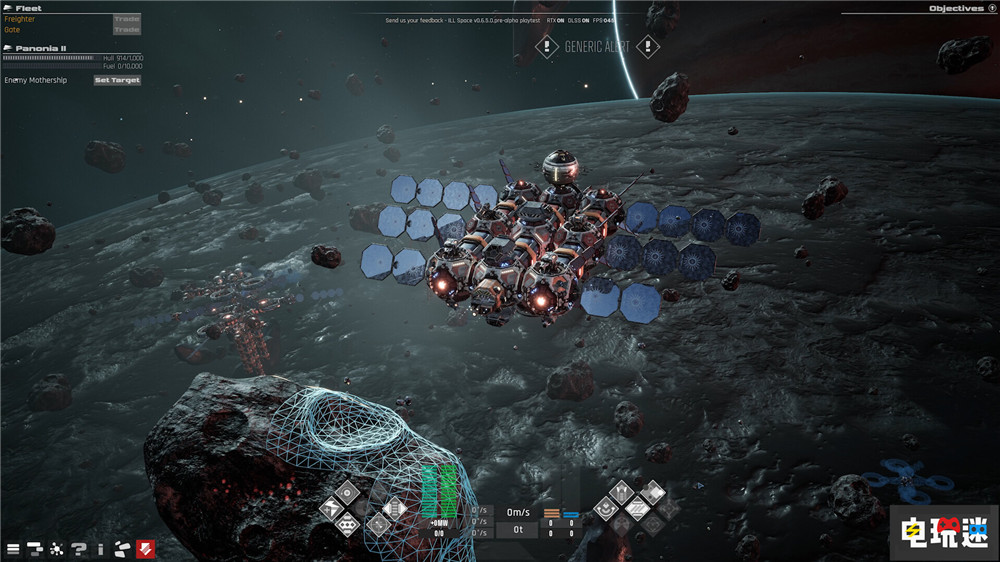Click the Trade button next to Gote

click(127, 30)
